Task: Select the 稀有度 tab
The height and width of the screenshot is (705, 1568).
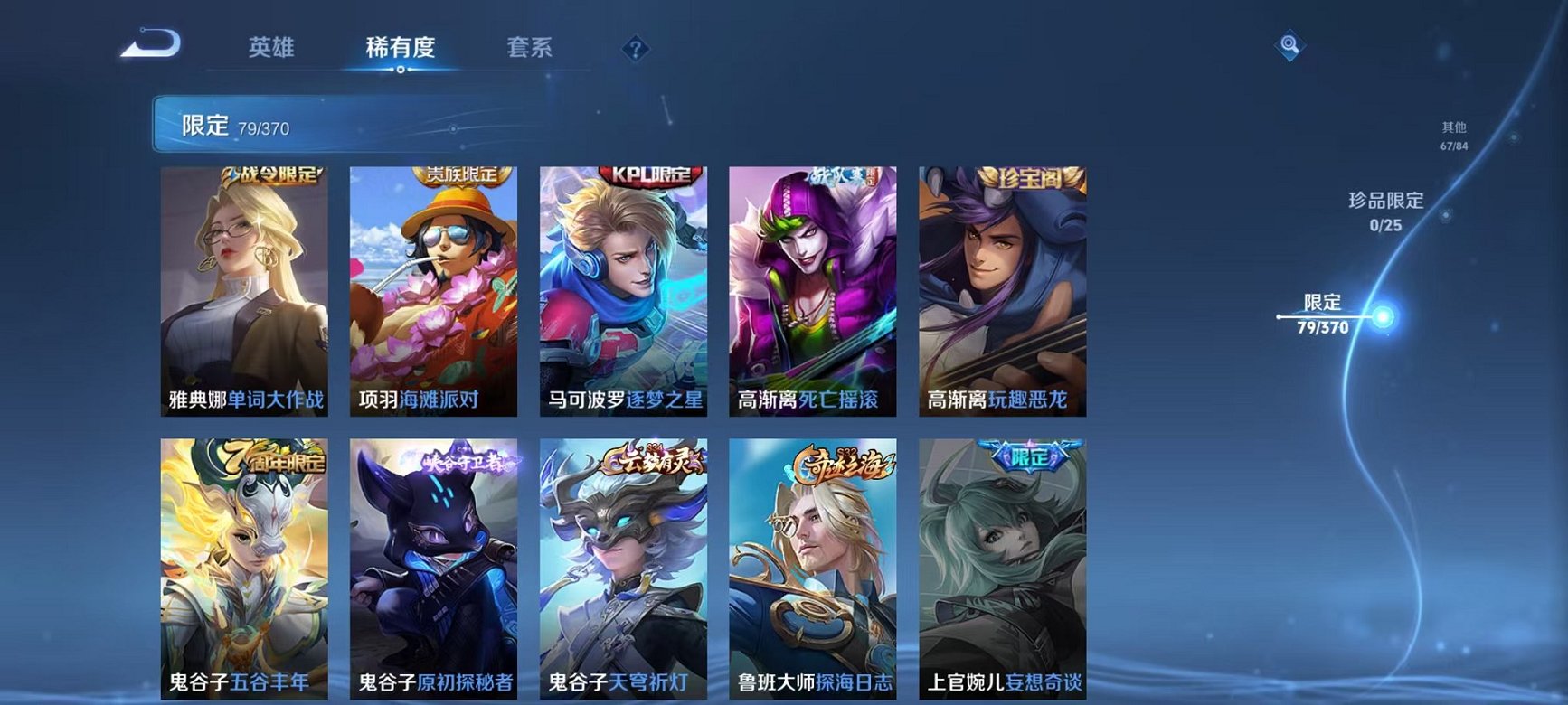Action: [401, 48]
